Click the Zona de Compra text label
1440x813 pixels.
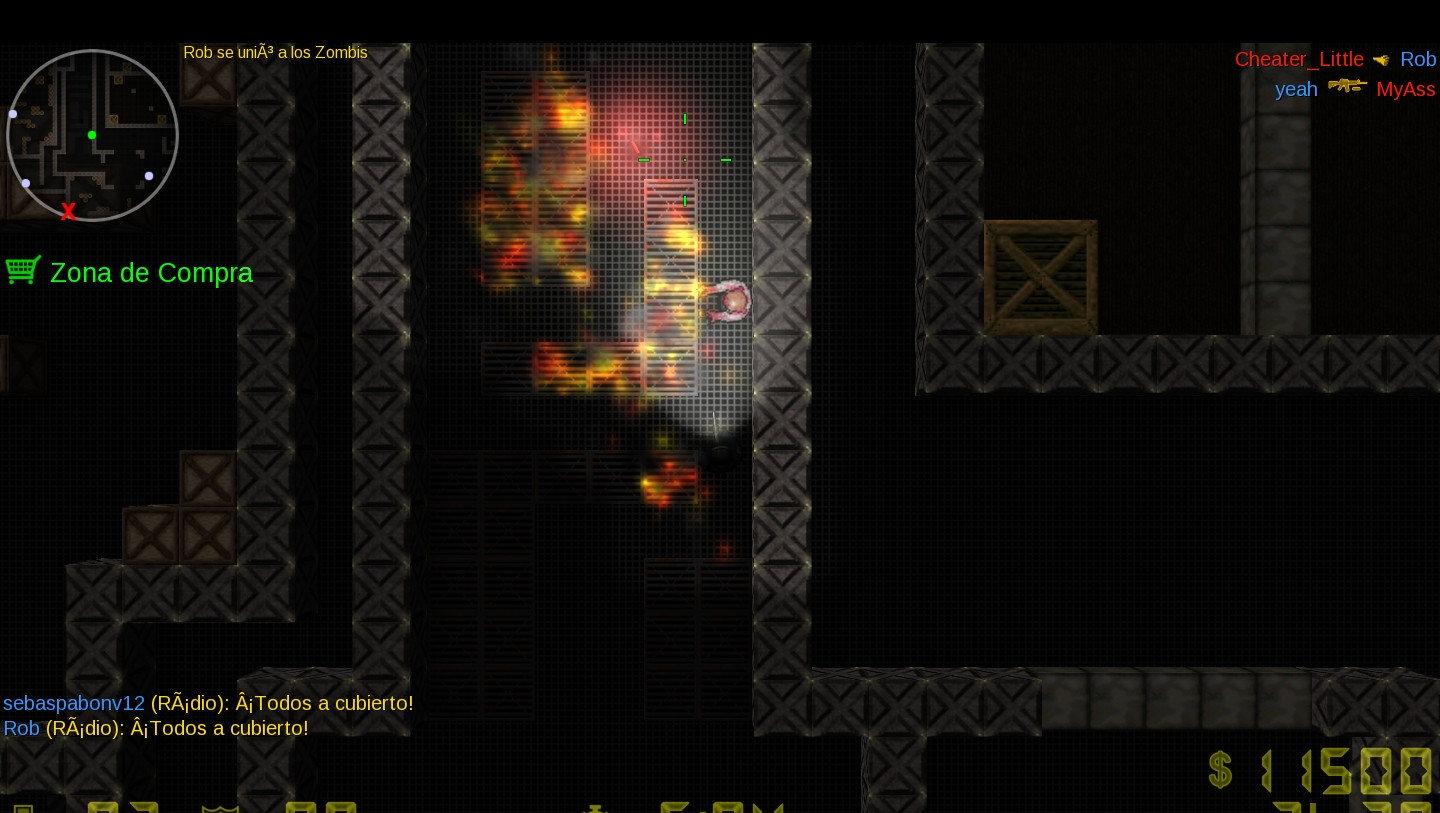pos(151,272)
